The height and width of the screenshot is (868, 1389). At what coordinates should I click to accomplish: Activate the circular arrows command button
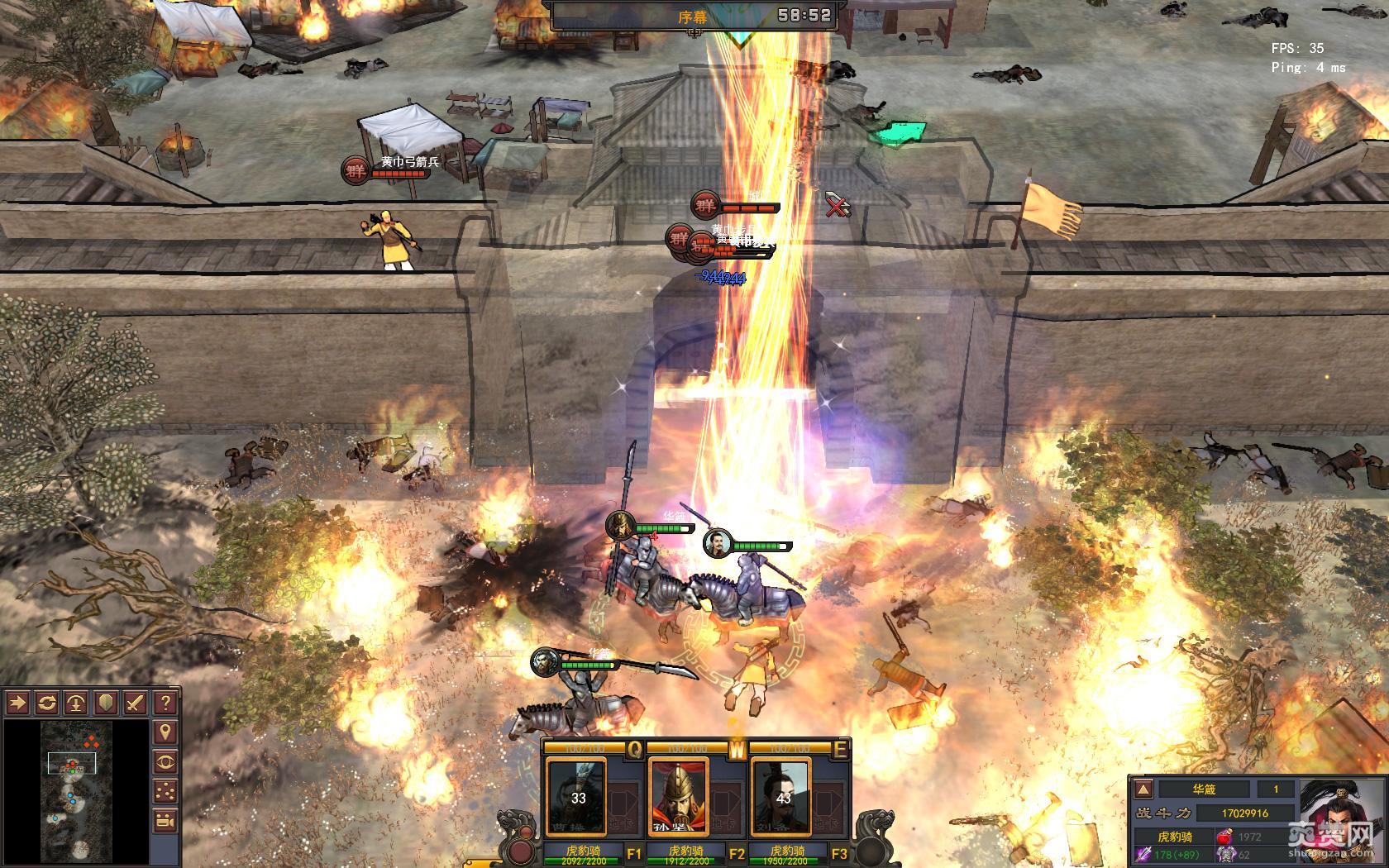click(x=47, y=703)
